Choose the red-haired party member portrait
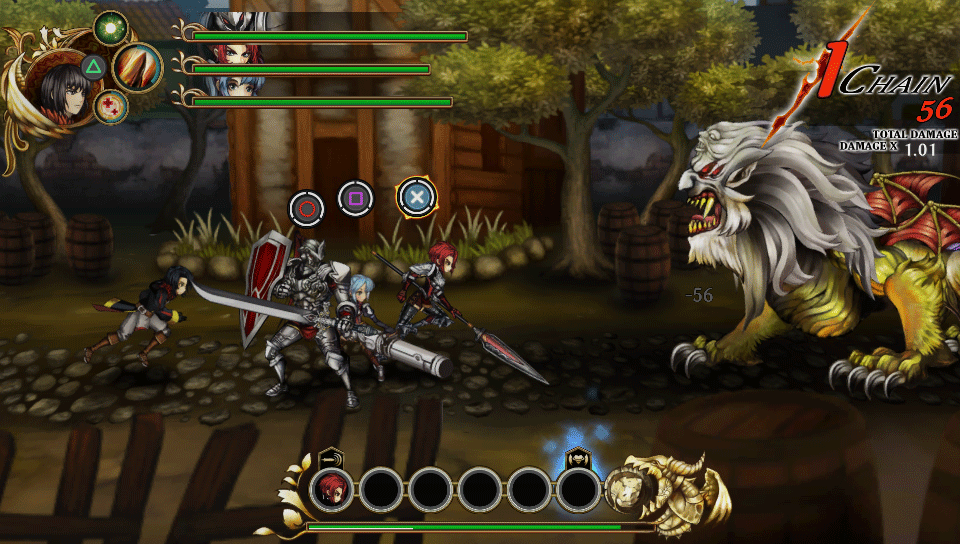The height and width of the screenshot is (544, 960). (232, 57)
